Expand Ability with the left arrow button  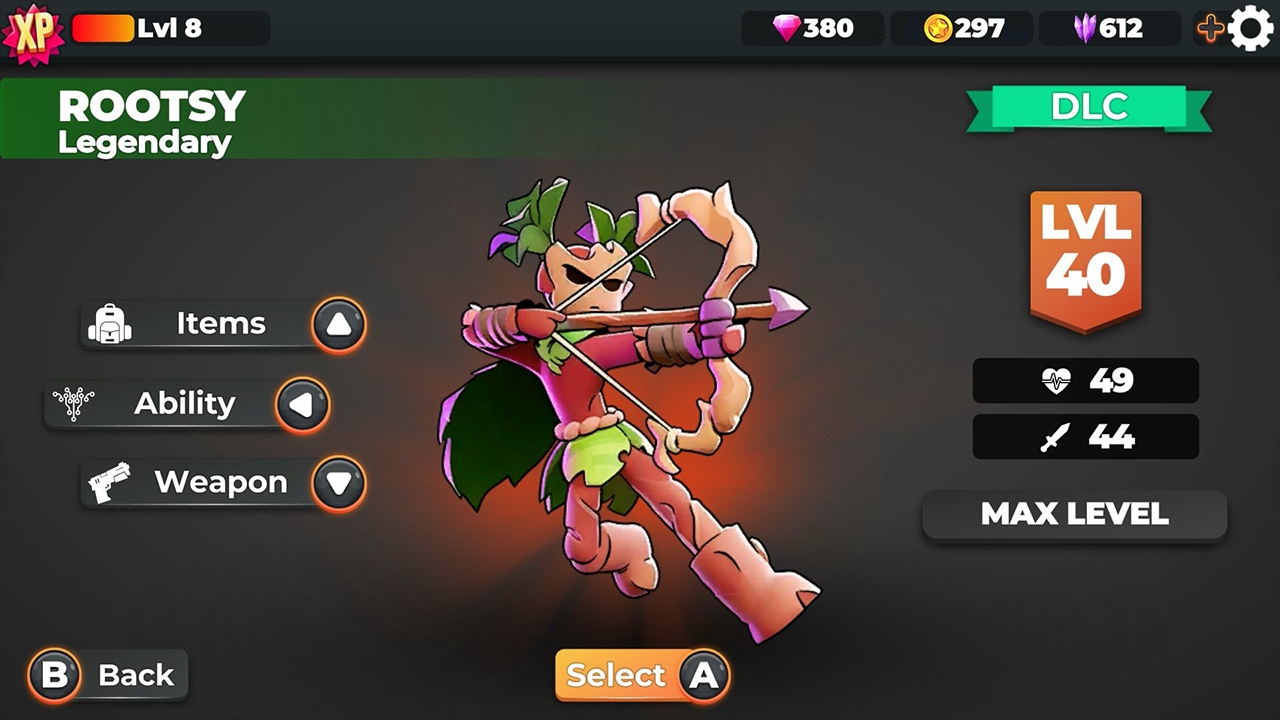(x=302, y=404)
